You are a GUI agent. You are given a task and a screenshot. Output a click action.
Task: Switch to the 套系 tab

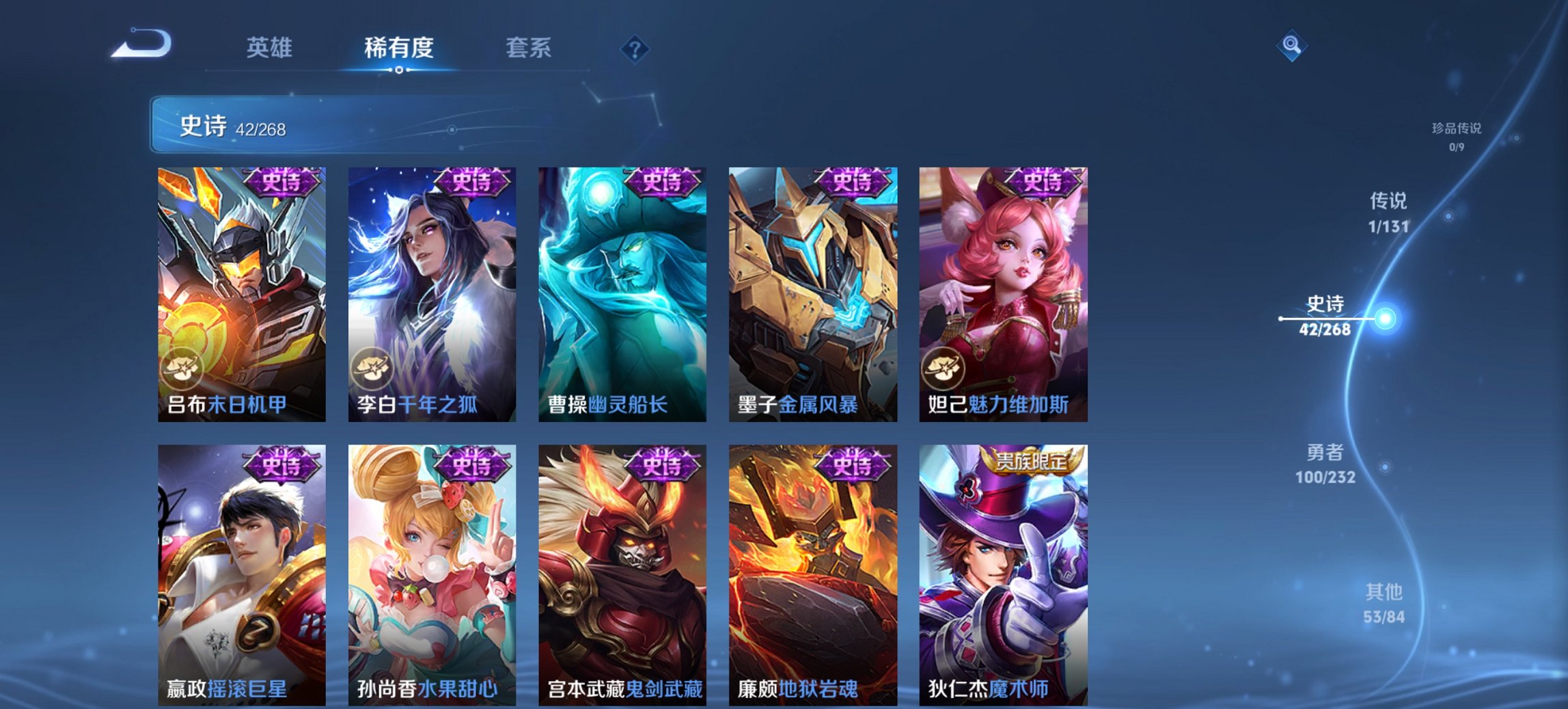(x=527, y=48)
